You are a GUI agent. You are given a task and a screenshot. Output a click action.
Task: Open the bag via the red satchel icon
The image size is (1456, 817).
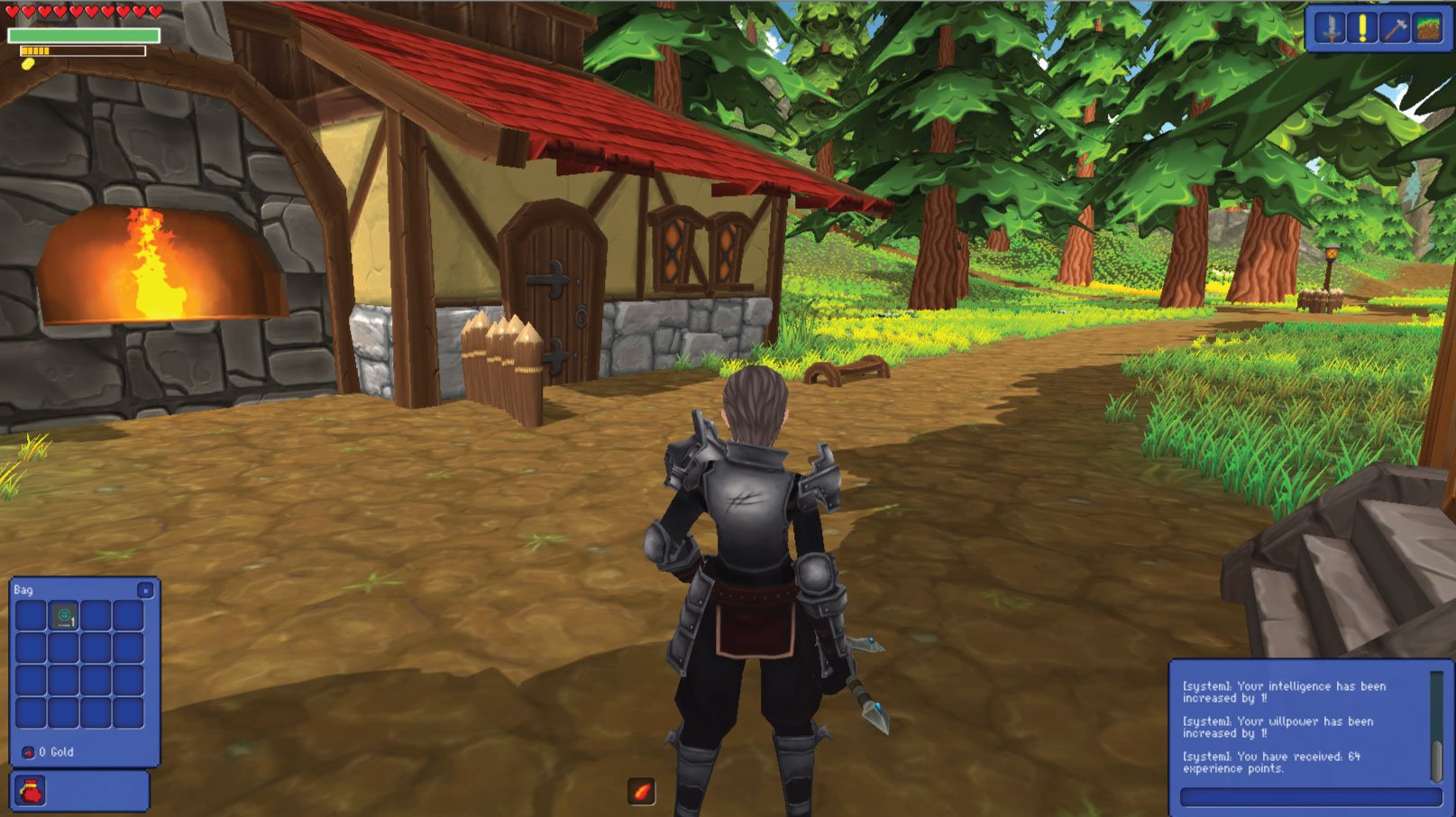(x=31, y=790)
